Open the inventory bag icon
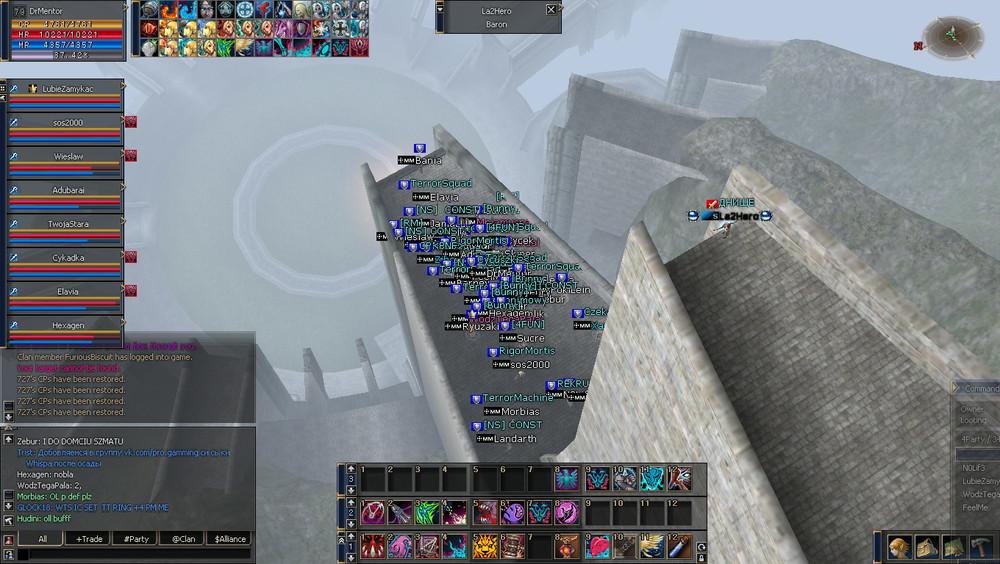 click(x=925, y=548)
